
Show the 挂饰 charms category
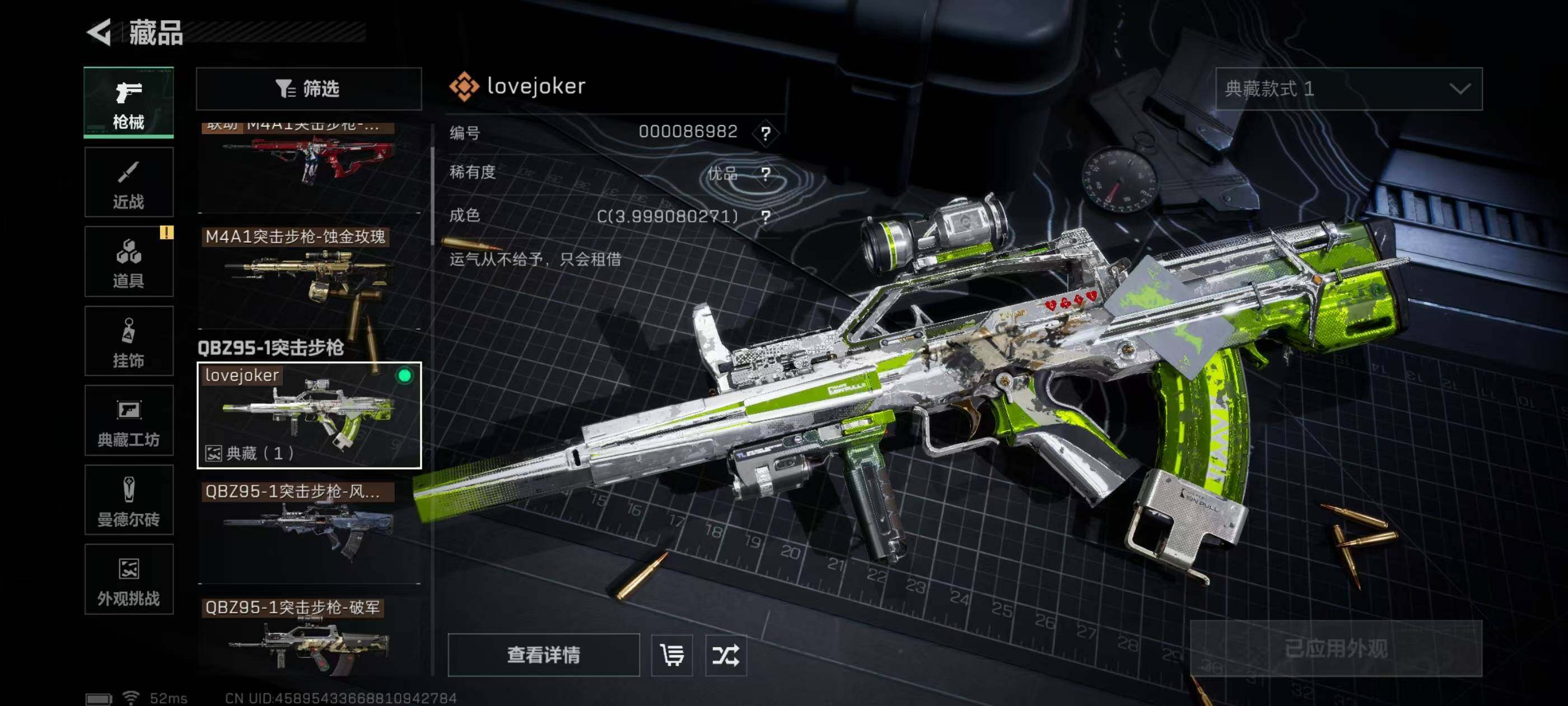[x=128, y=341]
